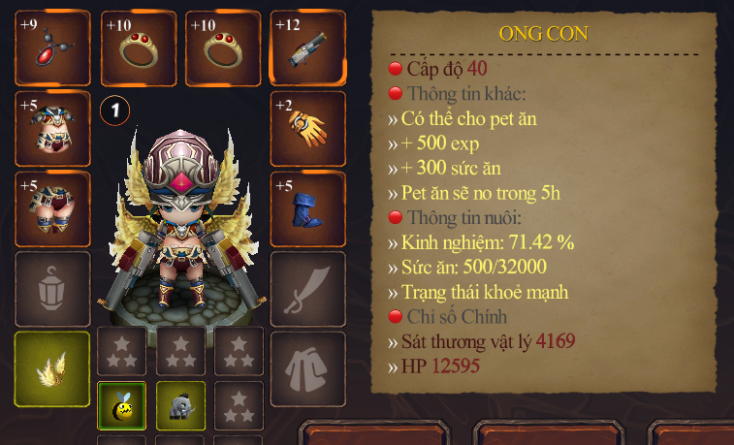Open the golden wings equipment slot
Viewport: 734px width, 445px height.
coord(52,368)
